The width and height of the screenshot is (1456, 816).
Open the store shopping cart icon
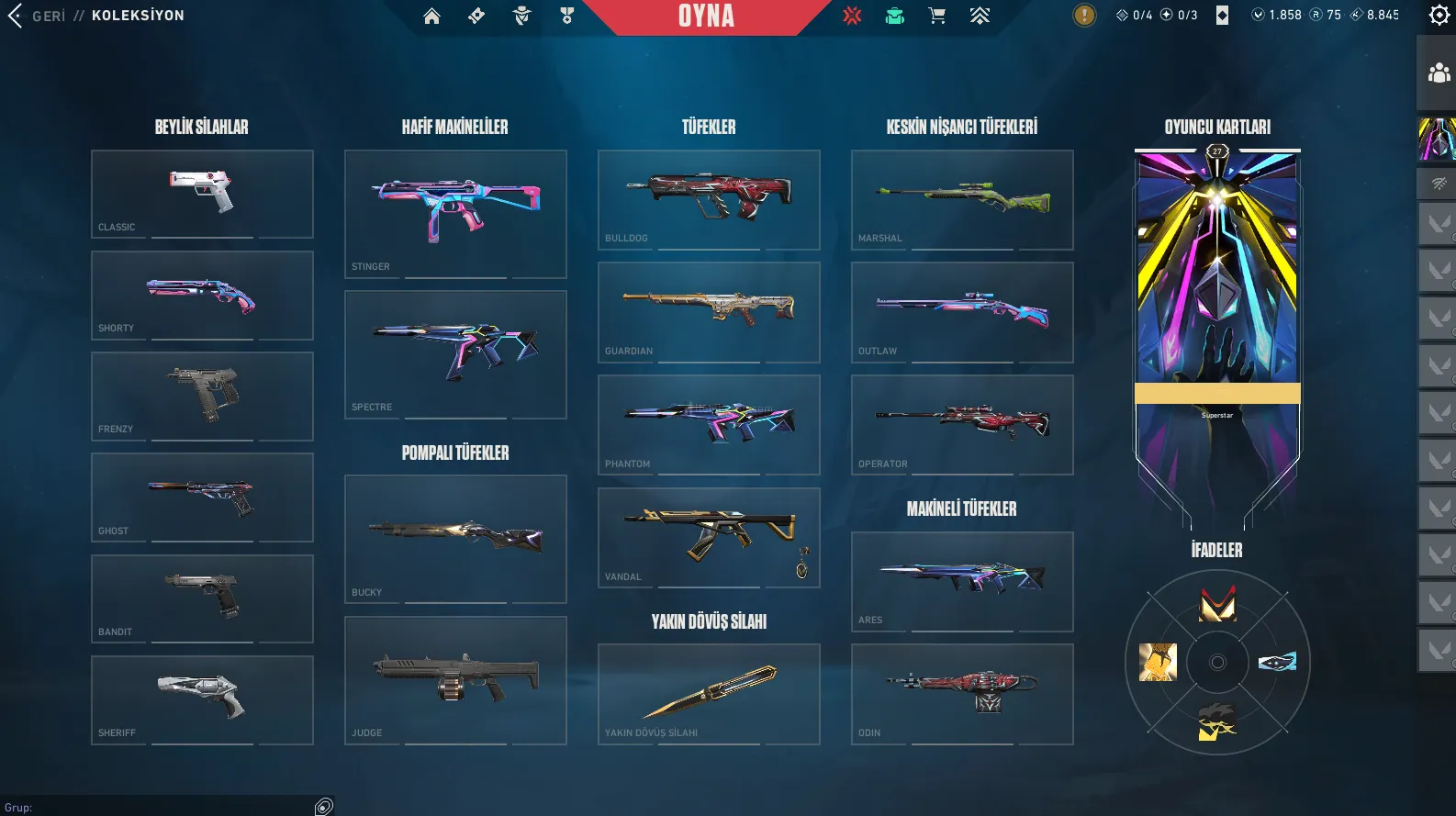pos(936,16)
